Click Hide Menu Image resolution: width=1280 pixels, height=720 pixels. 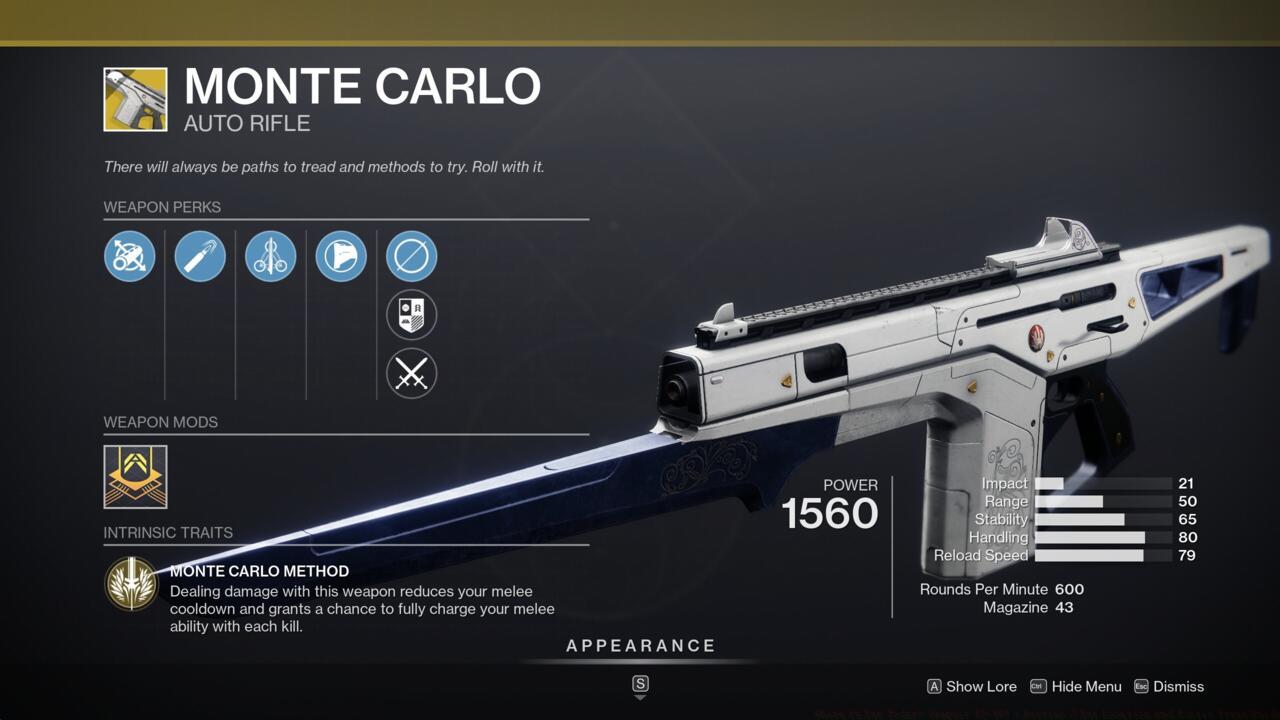[x=1087, y=687]
